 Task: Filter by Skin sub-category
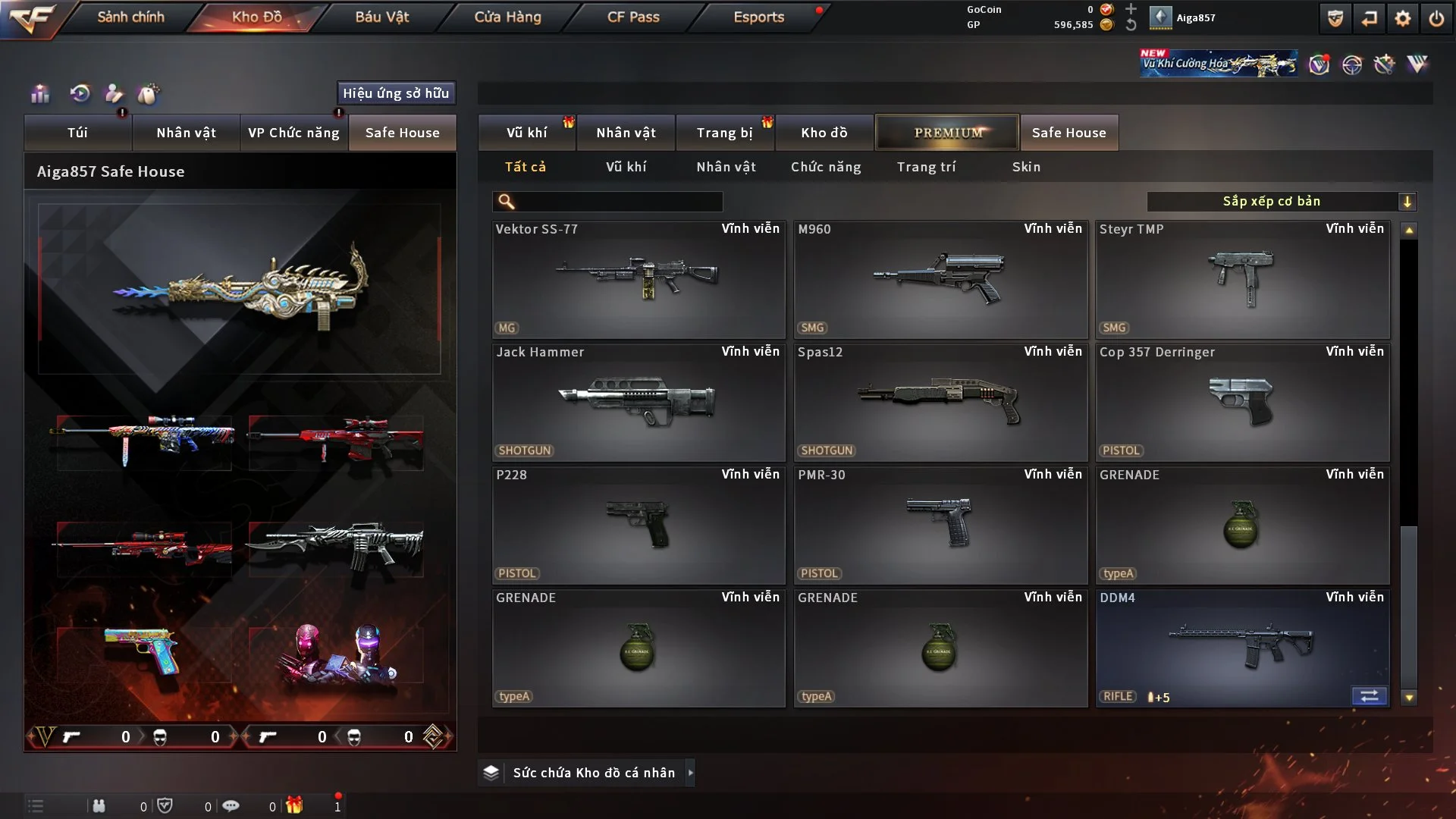(1026, 167)
